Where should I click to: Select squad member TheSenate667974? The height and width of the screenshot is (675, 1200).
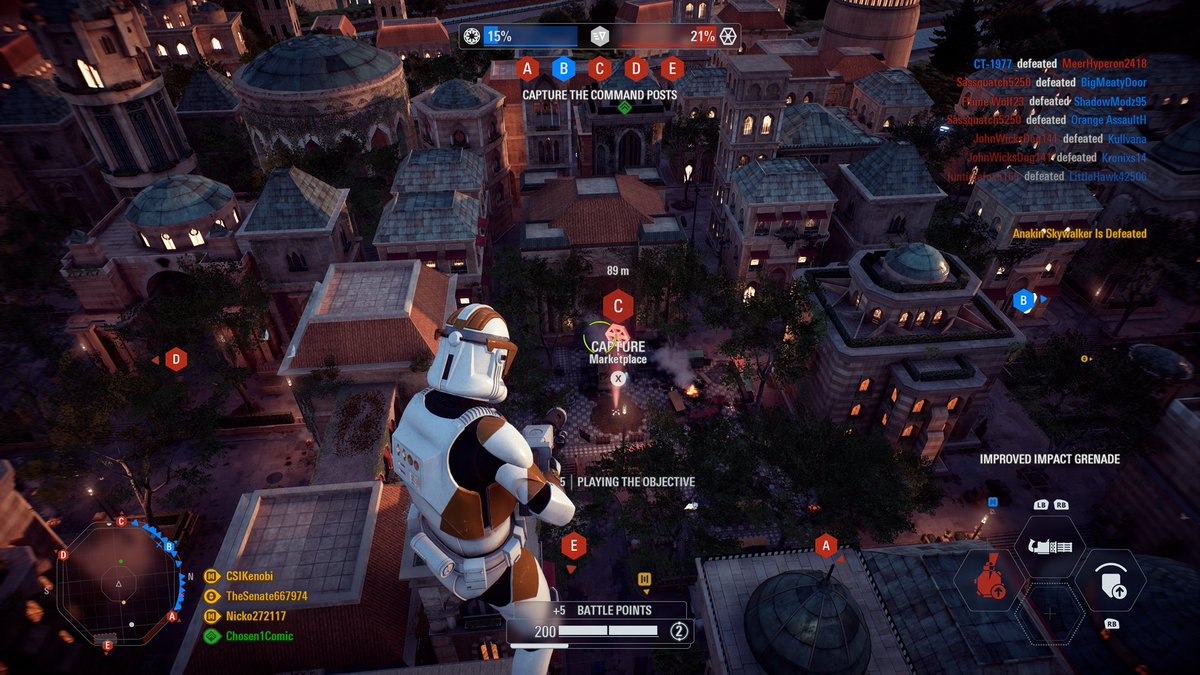point(266,596)
